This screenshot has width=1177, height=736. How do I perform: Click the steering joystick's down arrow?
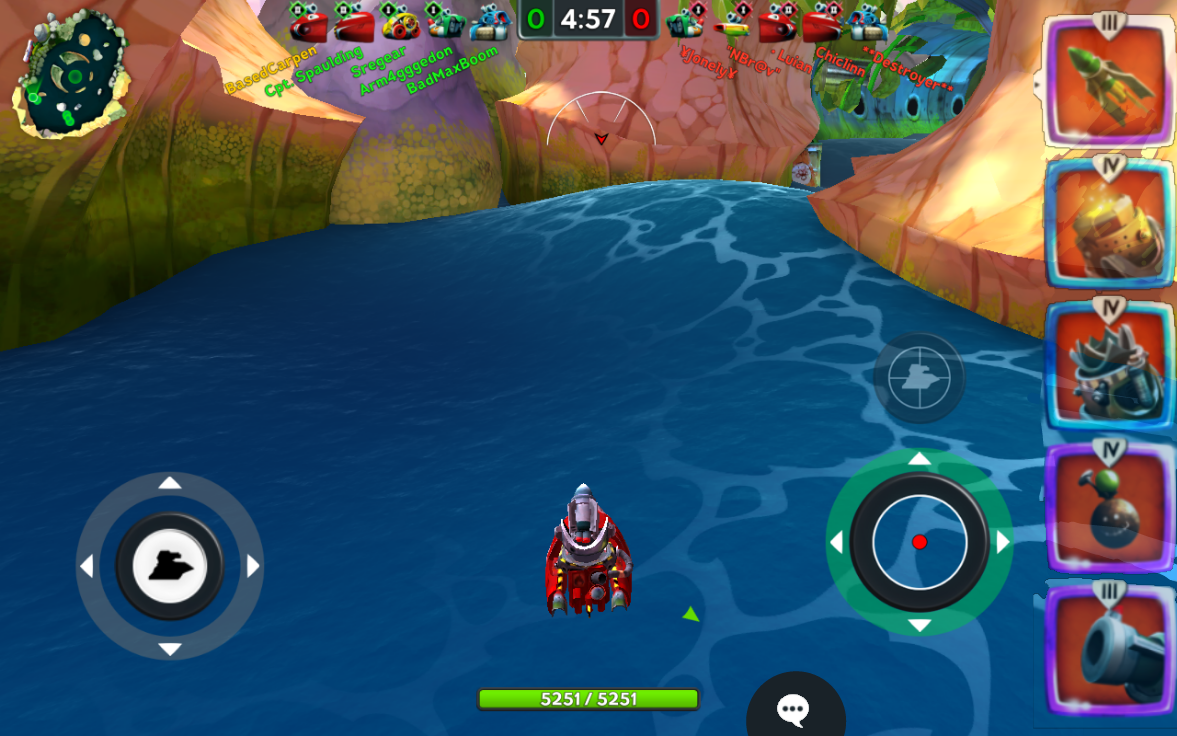[x=170, y=650]
